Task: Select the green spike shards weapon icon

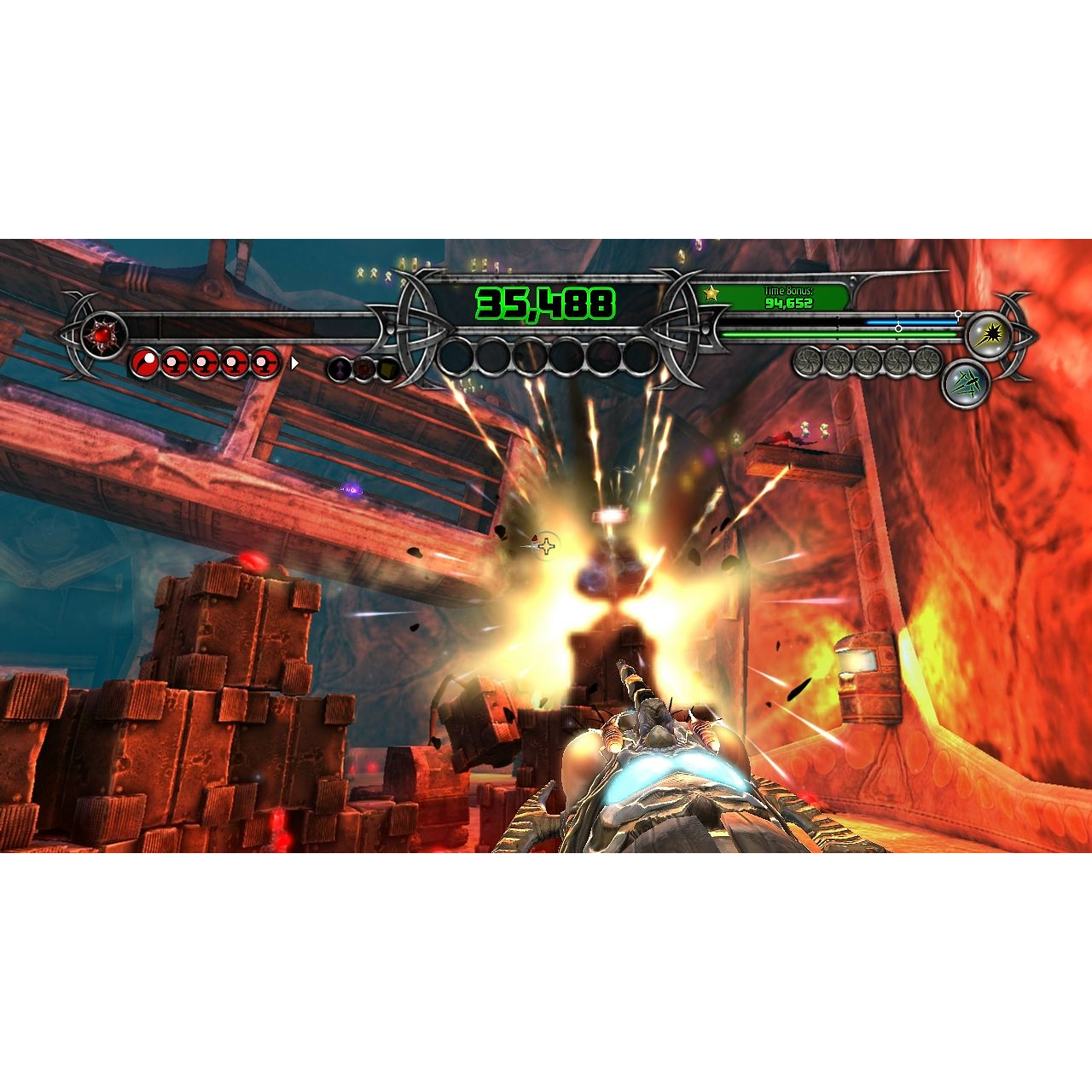Action: pos(966,383)
